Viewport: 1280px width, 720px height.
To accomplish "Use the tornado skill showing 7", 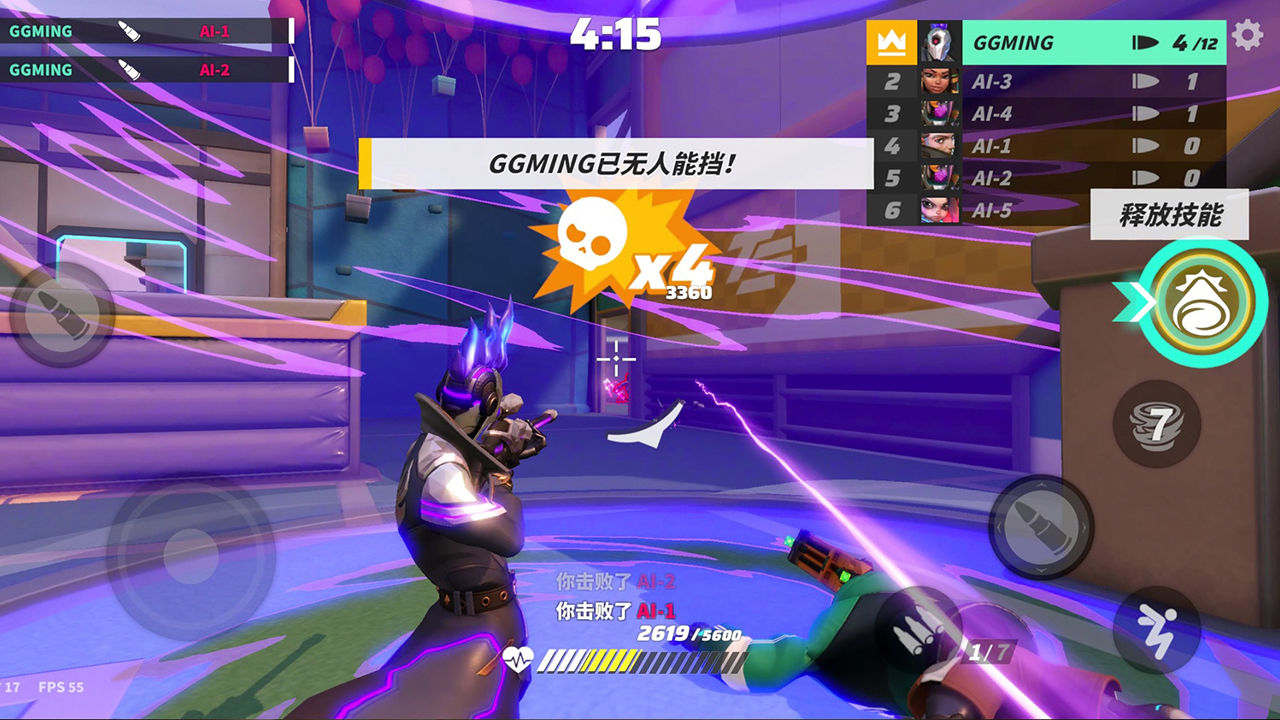I will coord(1156,424).
